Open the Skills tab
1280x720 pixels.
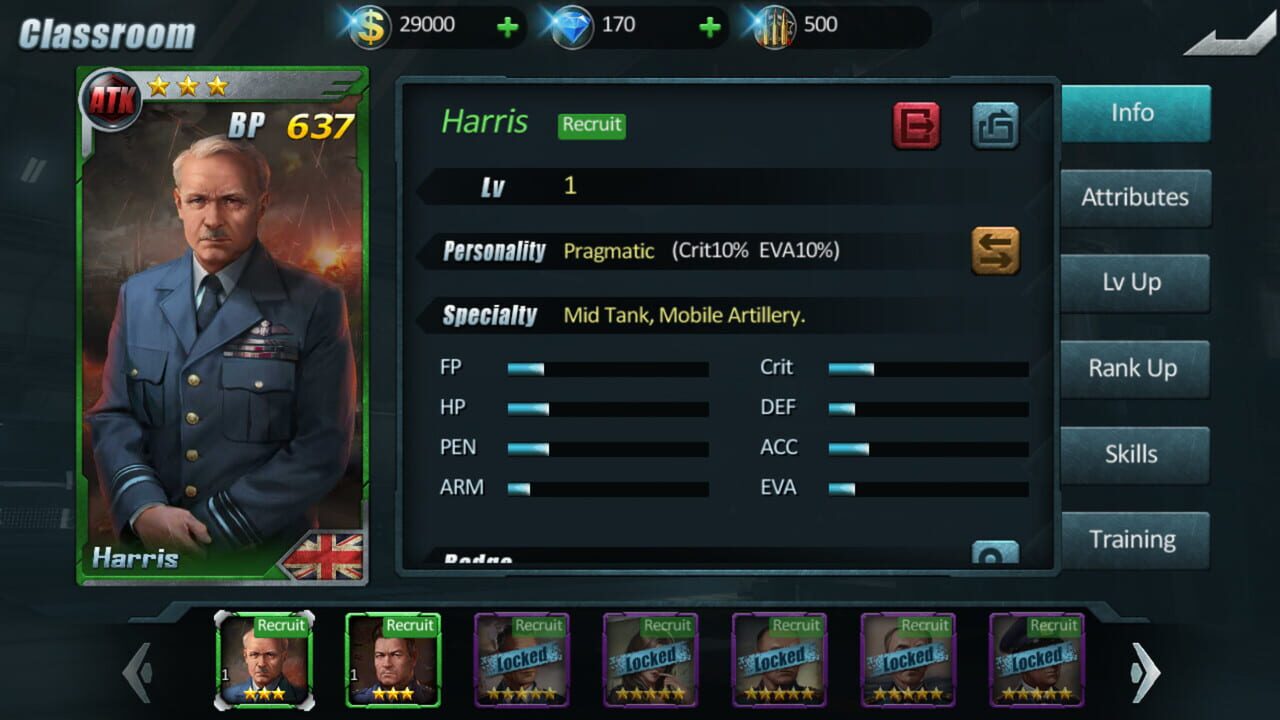1134,454
